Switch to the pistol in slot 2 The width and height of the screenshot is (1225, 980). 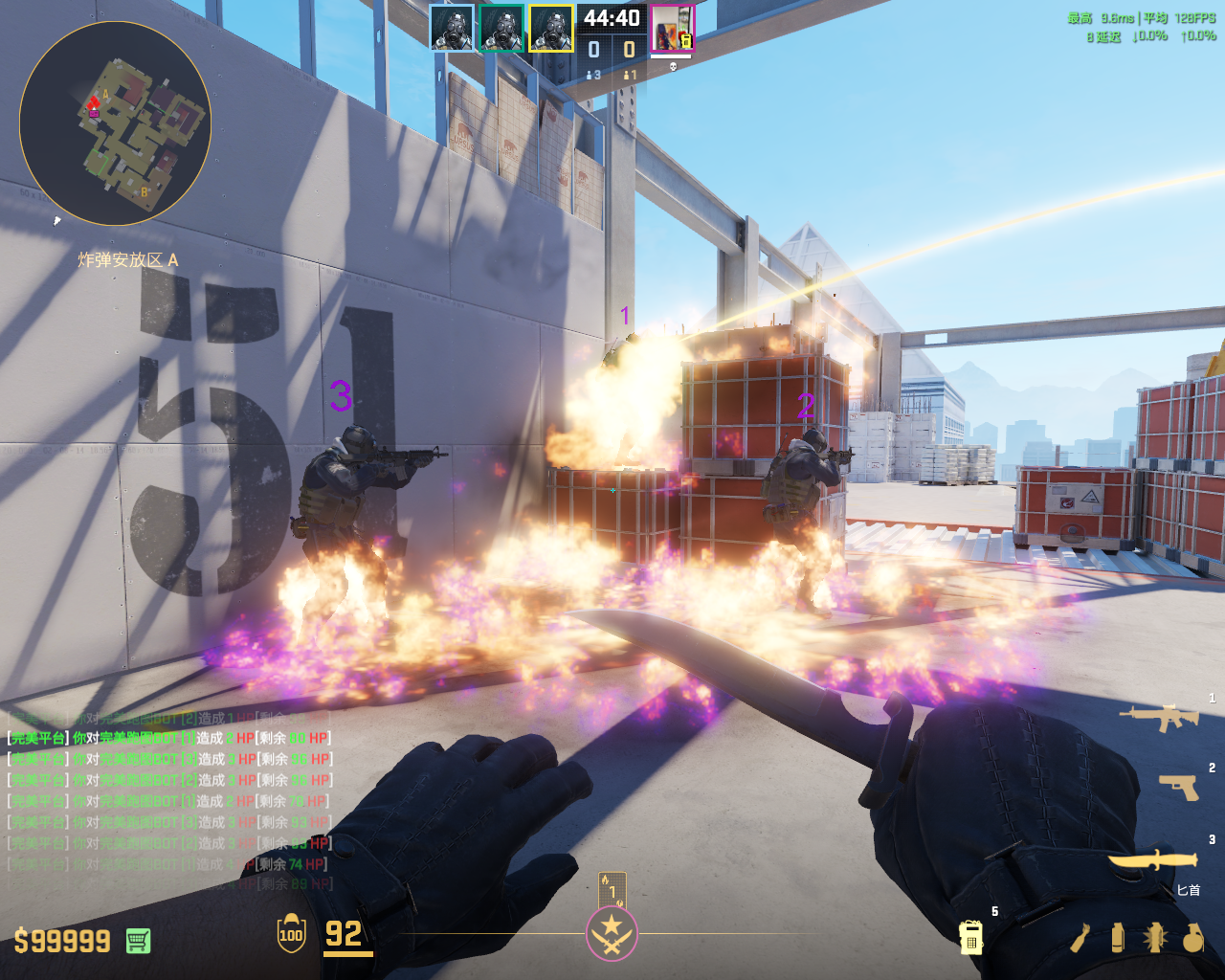point(1178,787)
